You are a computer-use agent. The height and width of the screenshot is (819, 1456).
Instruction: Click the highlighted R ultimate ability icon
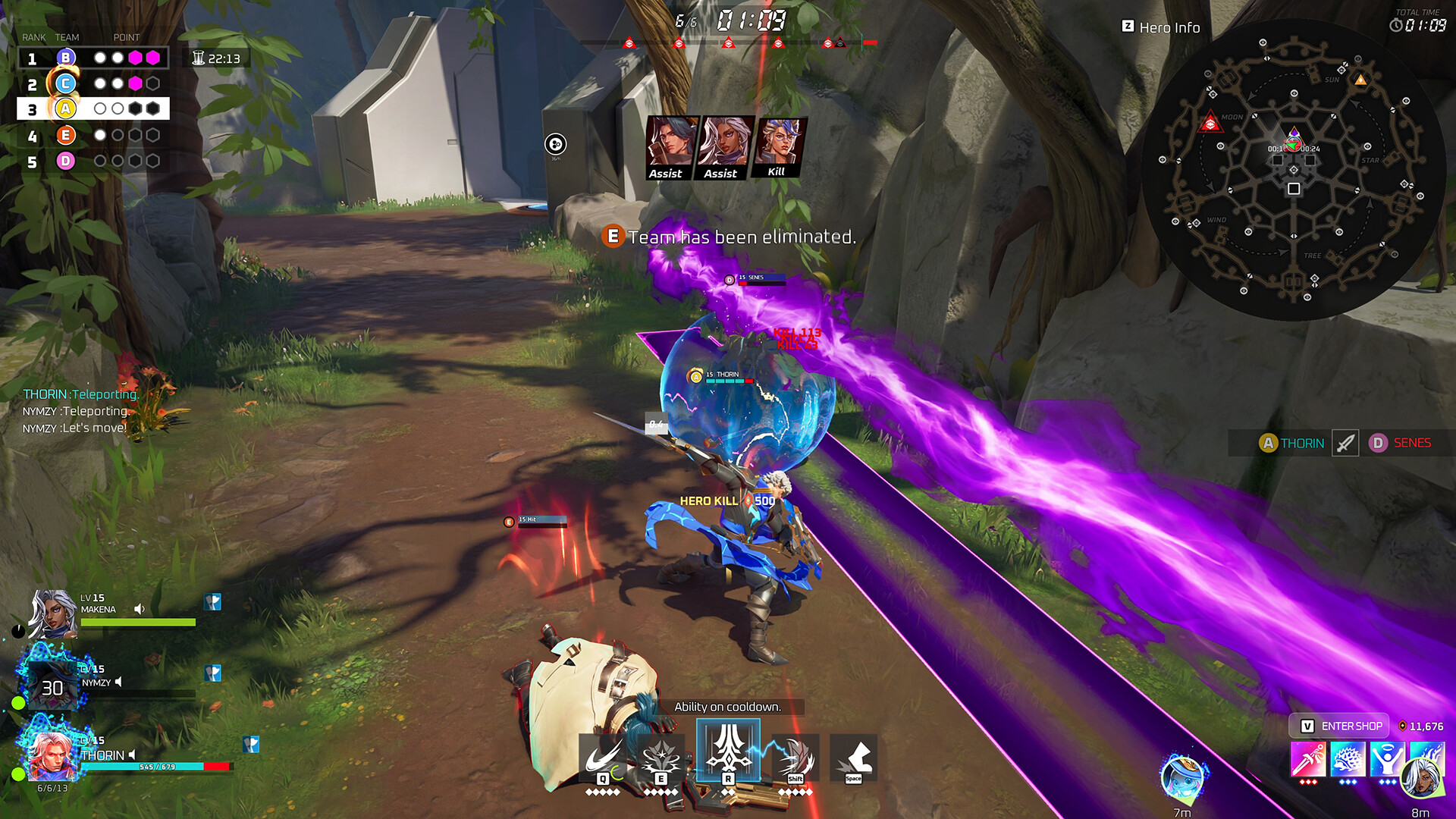726,757
